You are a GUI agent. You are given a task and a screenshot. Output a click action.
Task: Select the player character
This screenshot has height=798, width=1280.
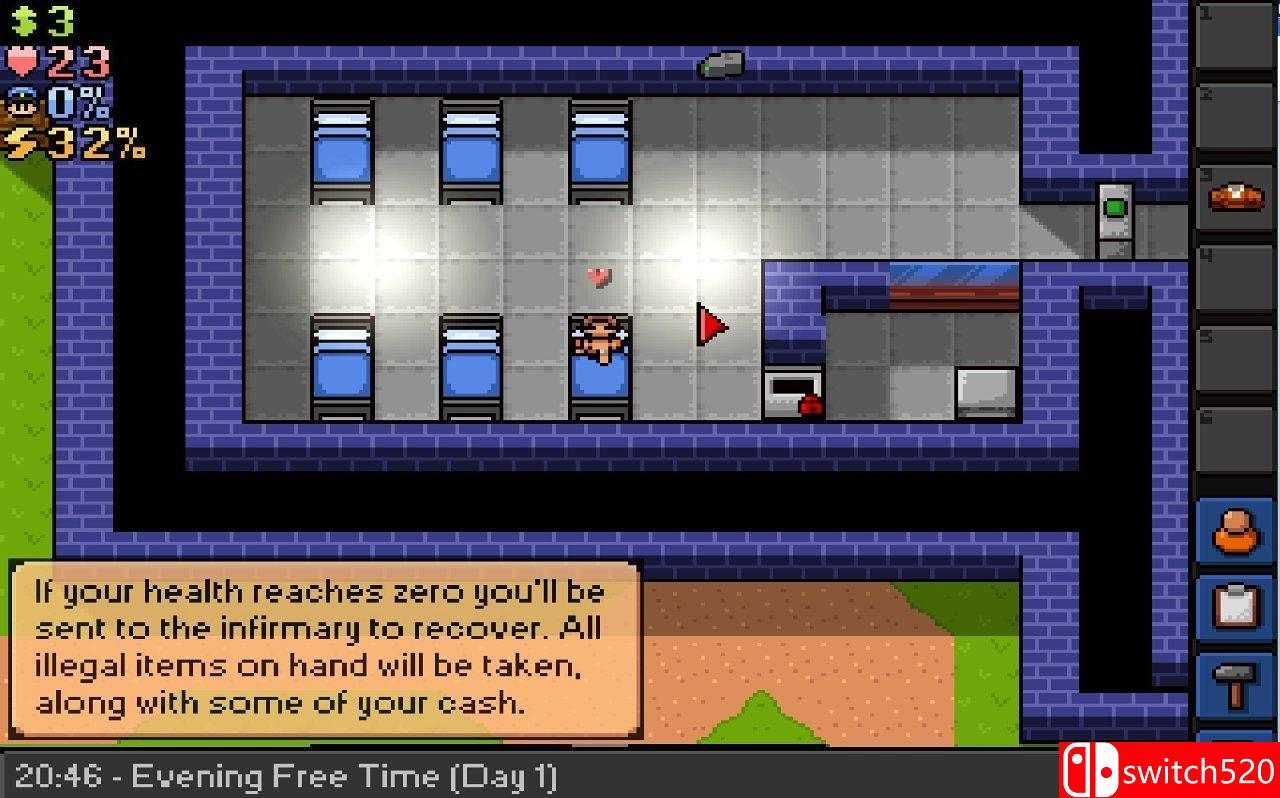pyautogui.click(x=600, y=340)
